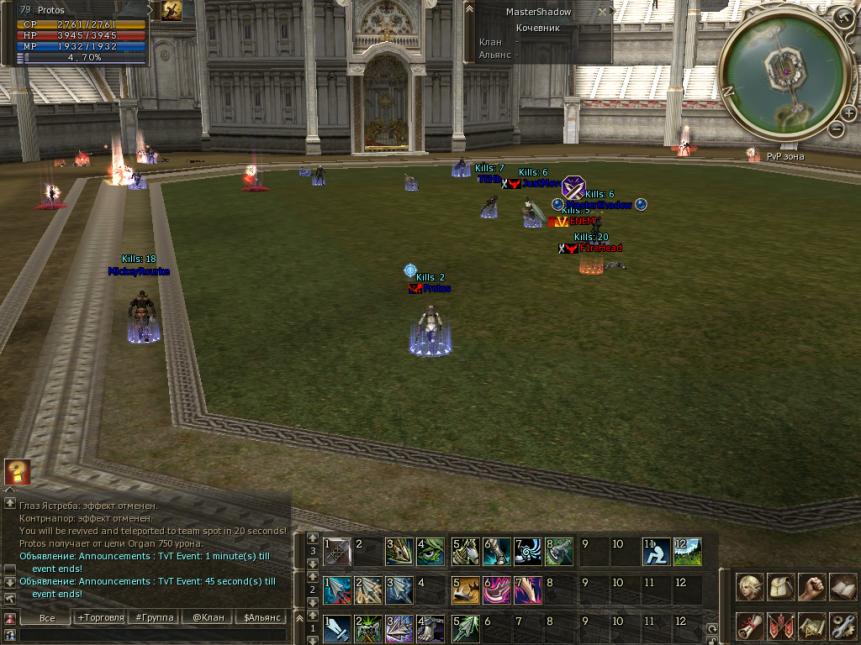The image size is (861, 645).
Task: Use the sitting figure action on top hotbar
Action: point(656,551)
